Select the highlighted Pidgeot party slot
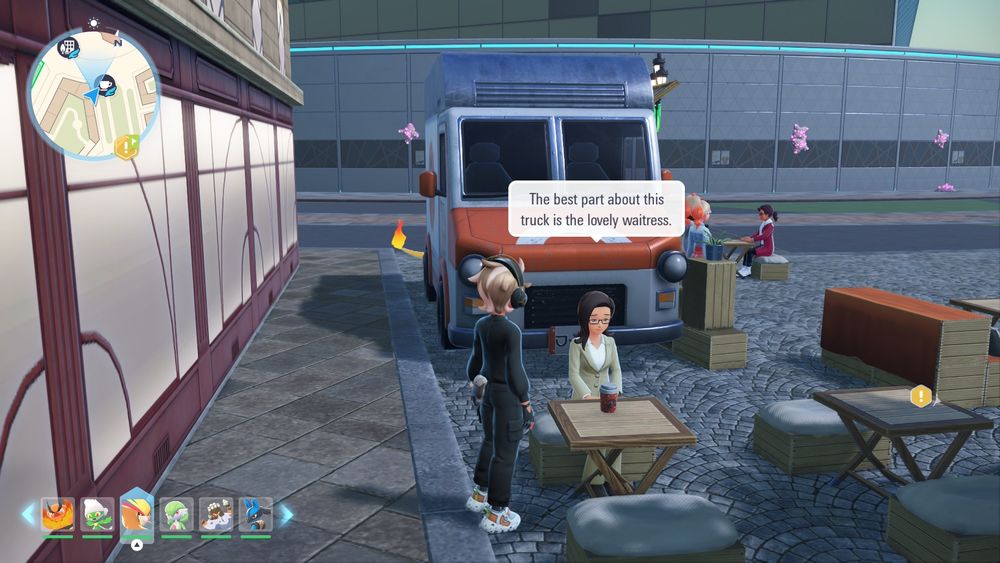 (x=137, y=513)
